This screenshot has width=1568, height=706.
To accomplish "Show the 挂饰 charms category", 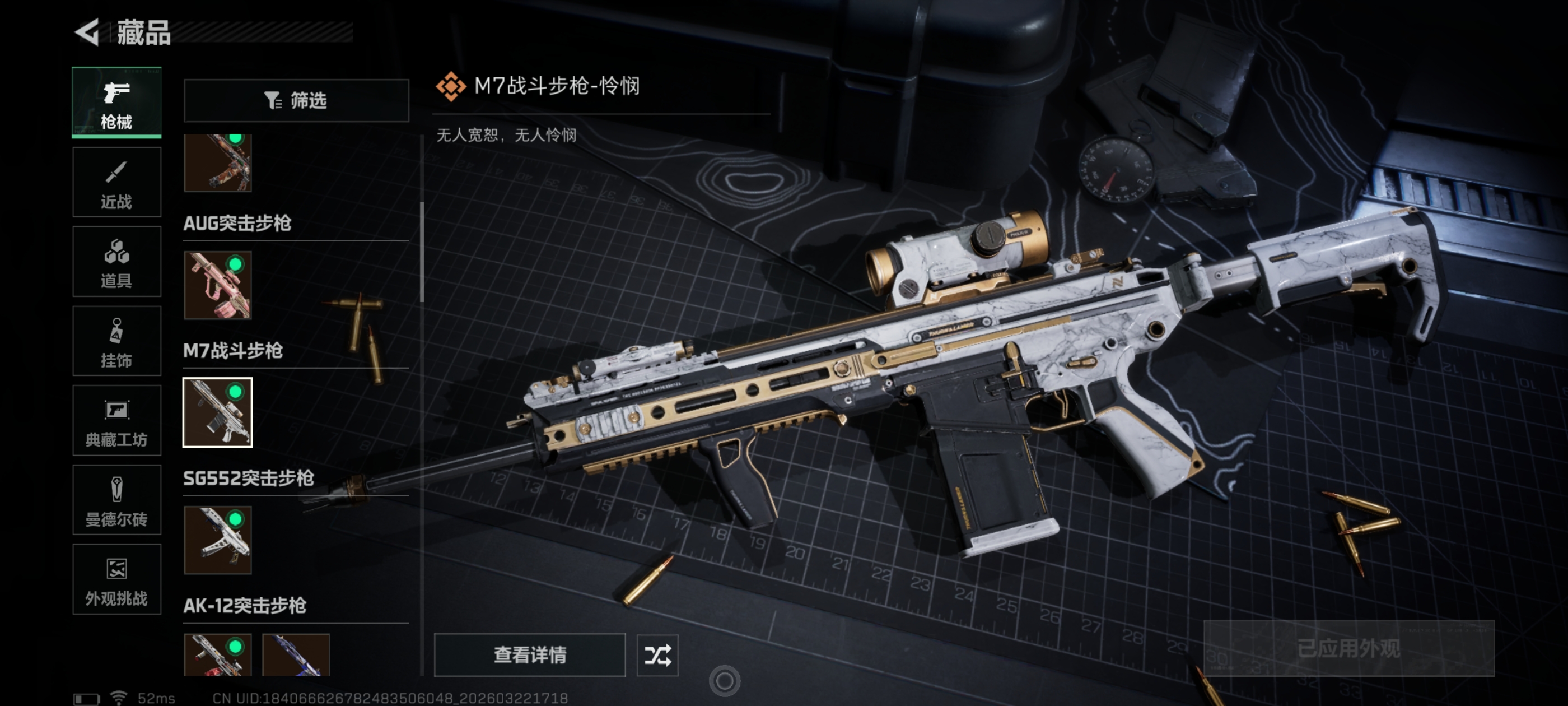I will point(116,341).
